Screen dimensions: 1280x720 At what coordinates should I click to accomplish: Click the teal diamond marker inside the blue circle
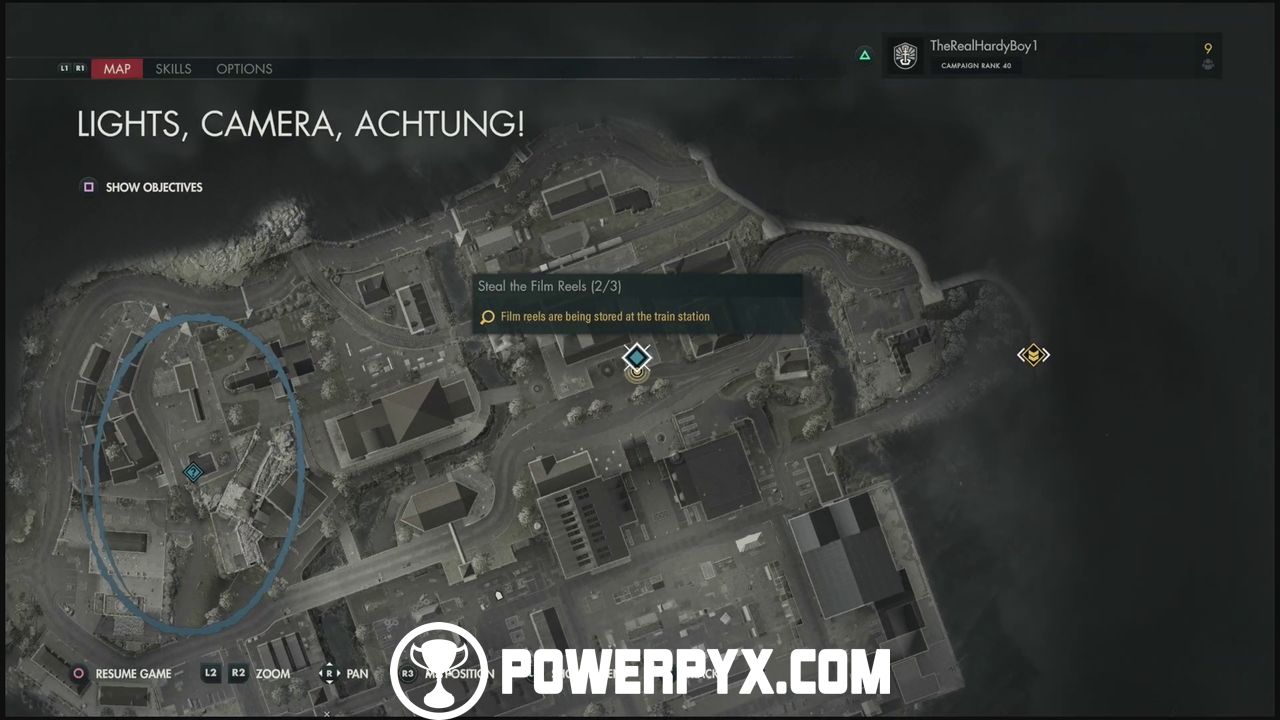[x=193, y=472]
